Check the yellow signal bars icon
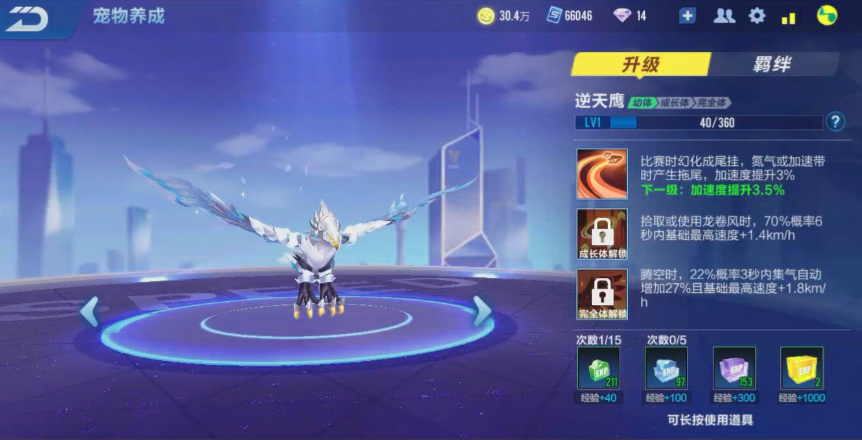Viewport: 862px width, 440px height. pos(789,16)
